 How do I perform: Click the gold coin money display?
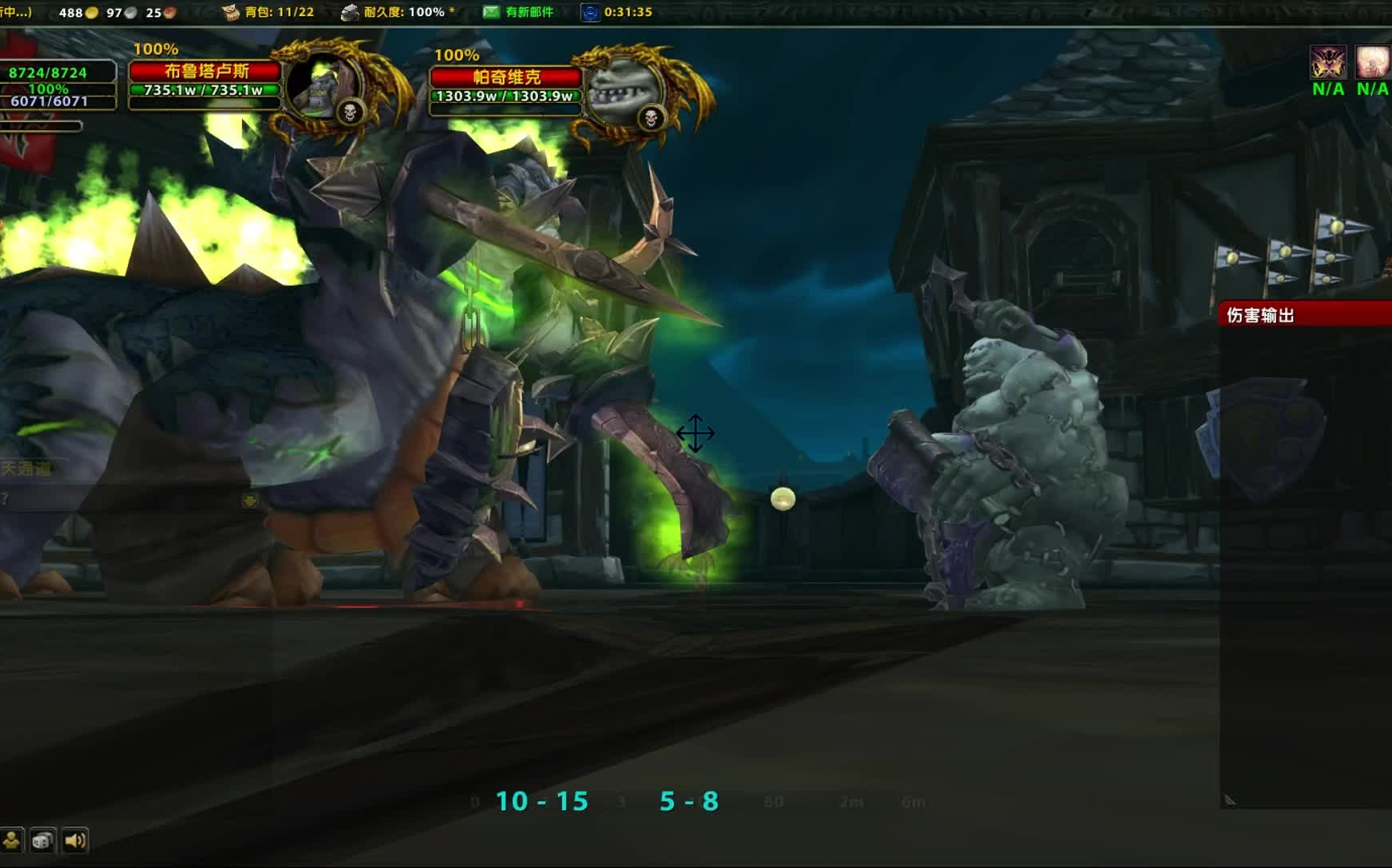pyautogui.click(x=79, y=12)
